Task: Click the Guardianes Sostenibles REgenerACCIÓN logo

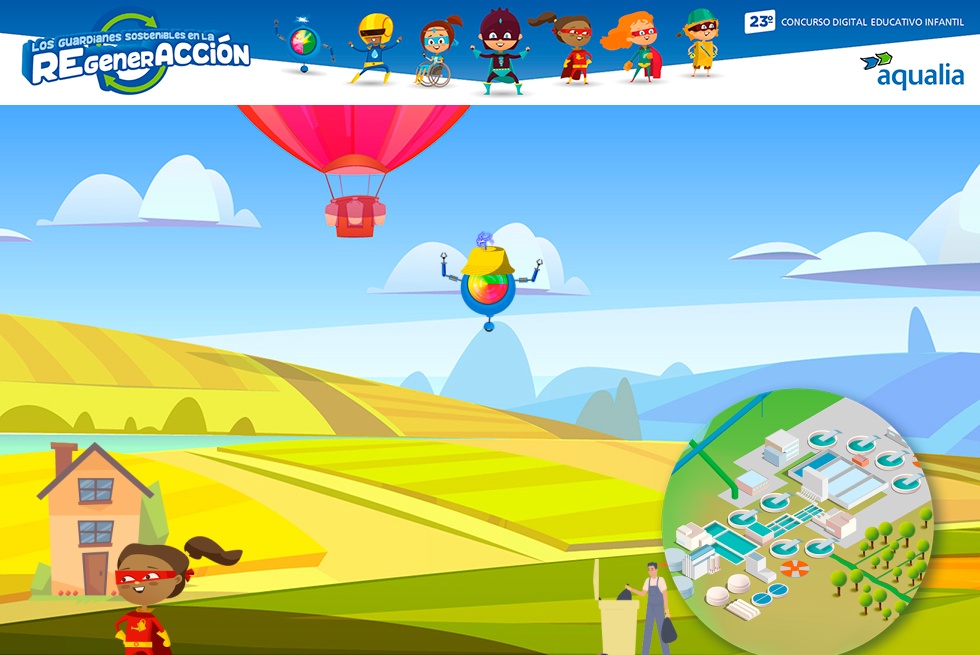Action: click(137, 57)
